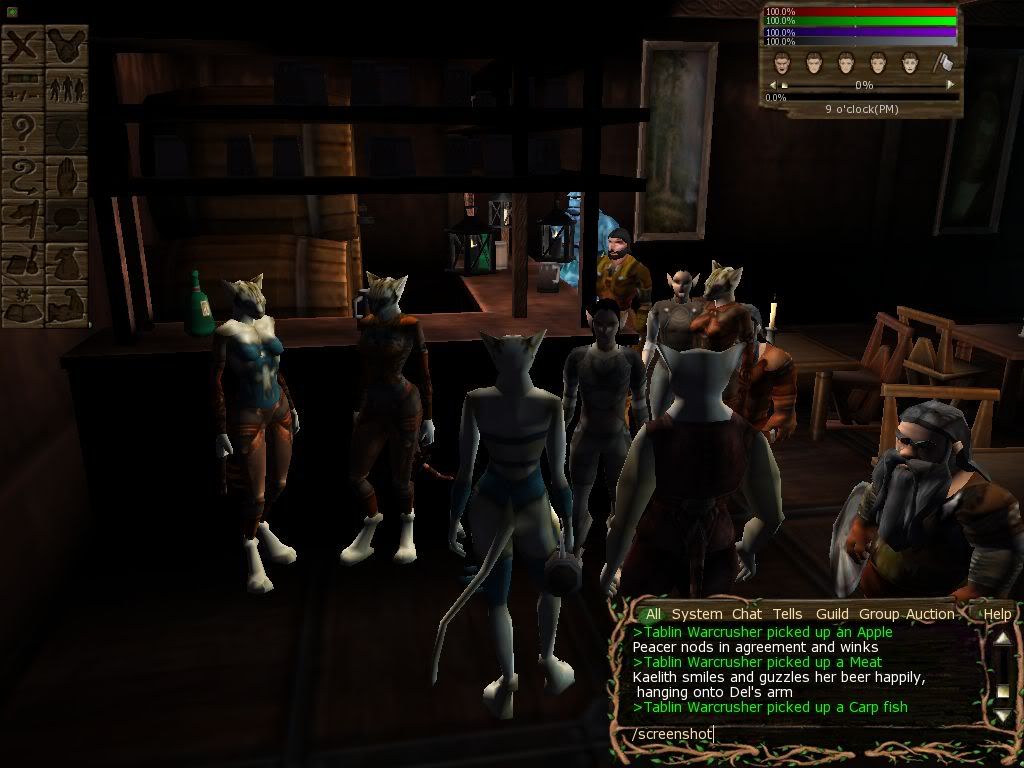The height and width of the screenshot is (768, 1024).
Task: Click the question mark help icon
Action: (24, 132)
